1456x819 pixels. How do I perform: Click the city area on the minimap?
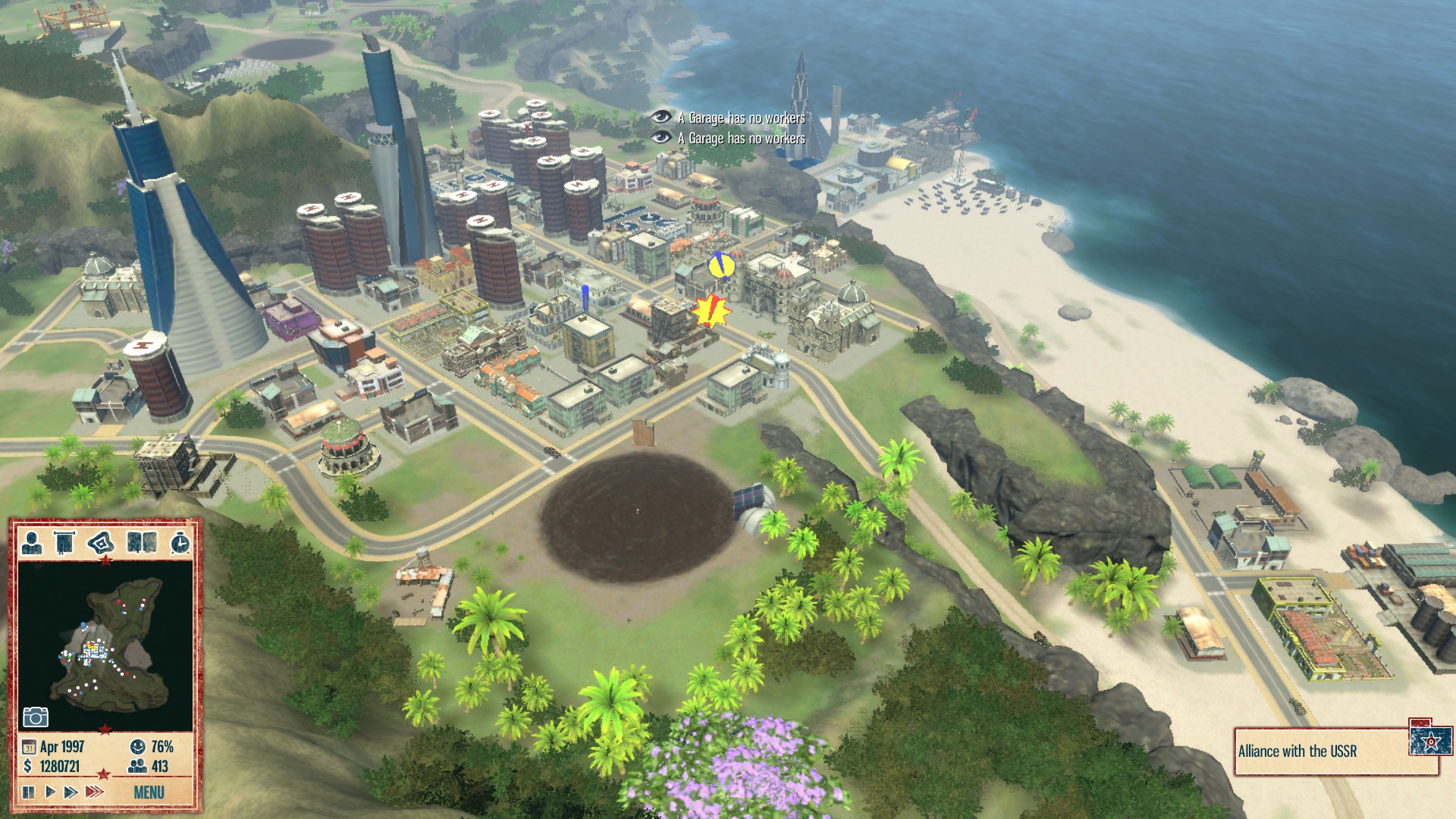(91, 650)
